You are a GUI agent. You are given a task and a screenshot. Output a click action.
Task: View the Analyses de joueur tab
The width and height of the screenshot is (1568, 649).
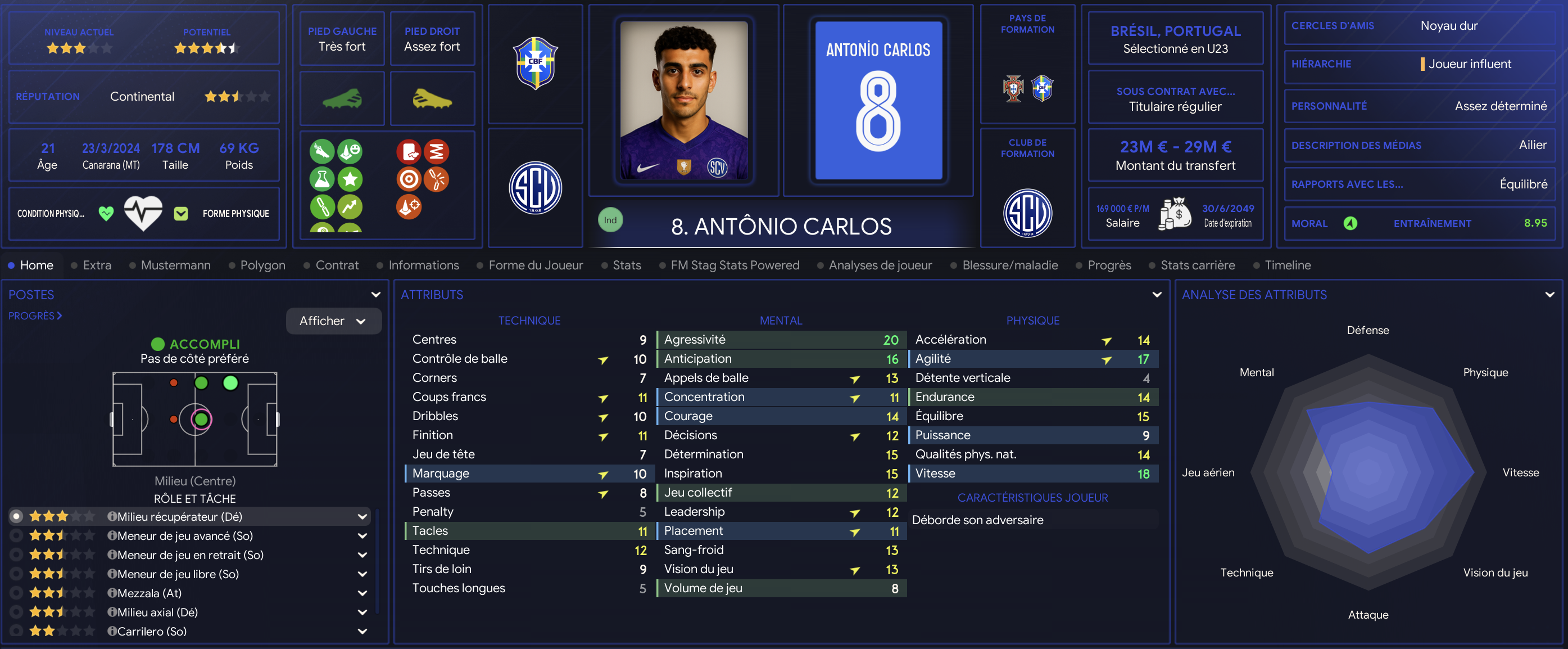tap(880, 265)
